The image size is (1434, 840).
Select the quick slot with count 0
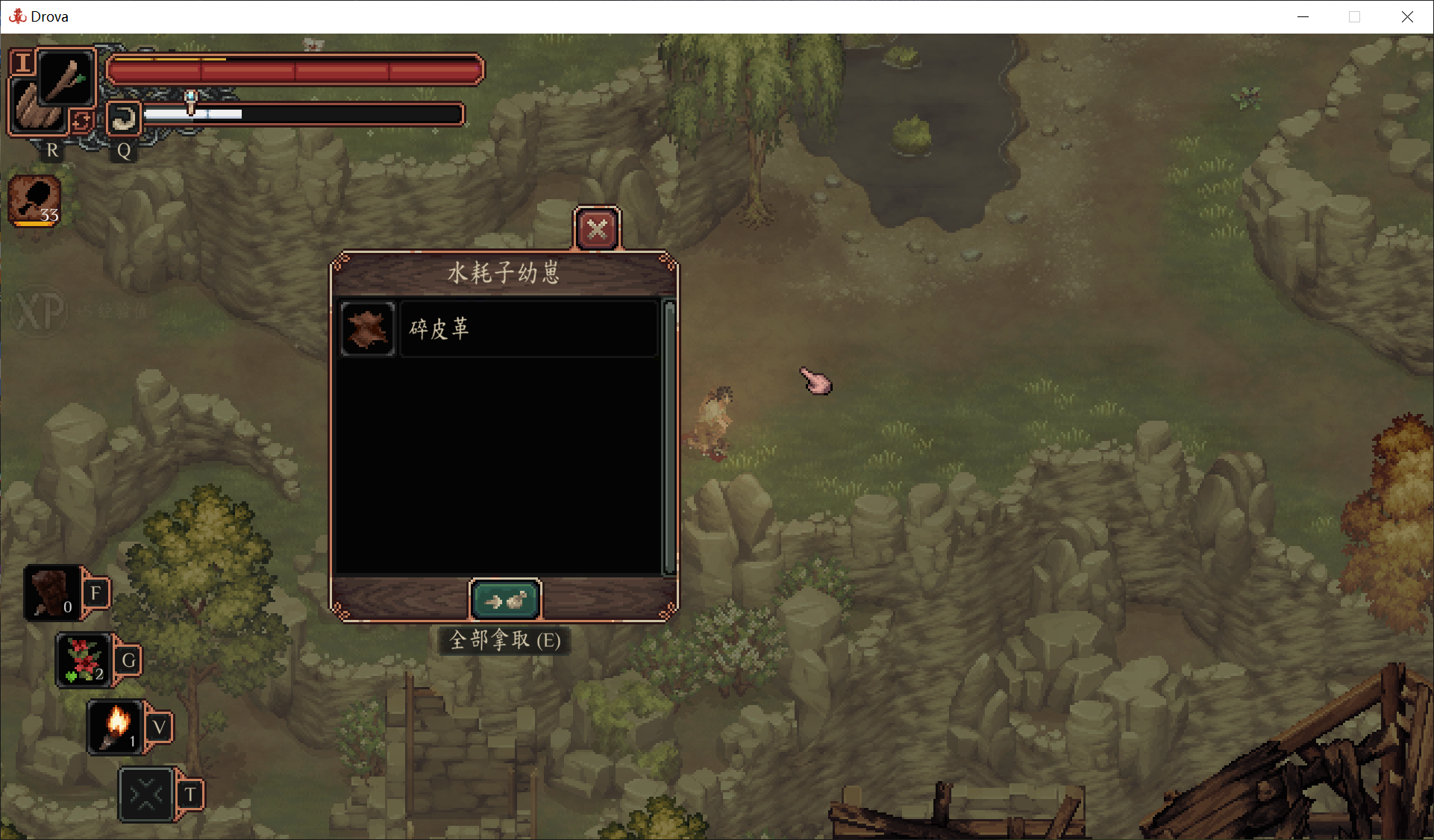[x=51, y=593]
